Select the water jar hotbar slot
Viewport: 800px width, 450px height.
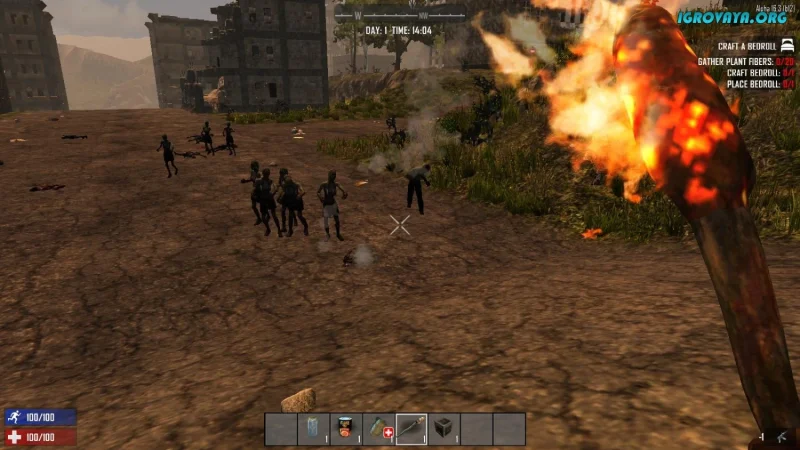(x=314, y=428)
